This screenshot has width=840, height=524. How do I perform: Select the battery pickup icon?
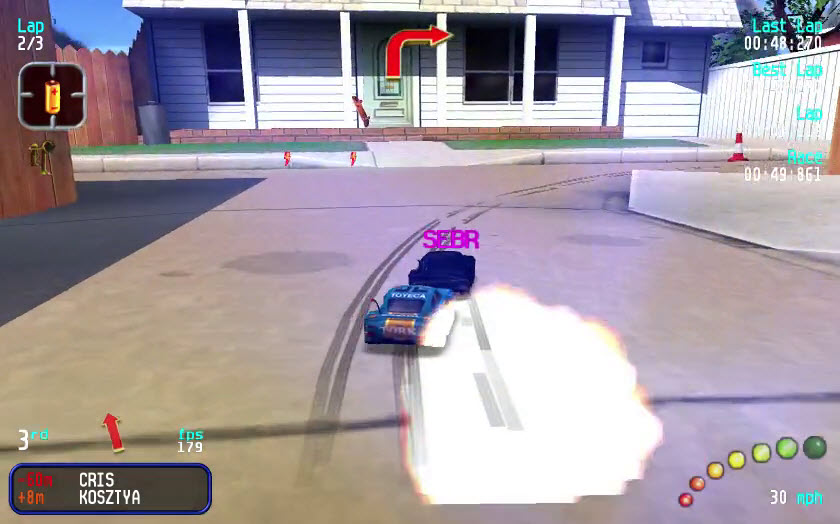52,95
